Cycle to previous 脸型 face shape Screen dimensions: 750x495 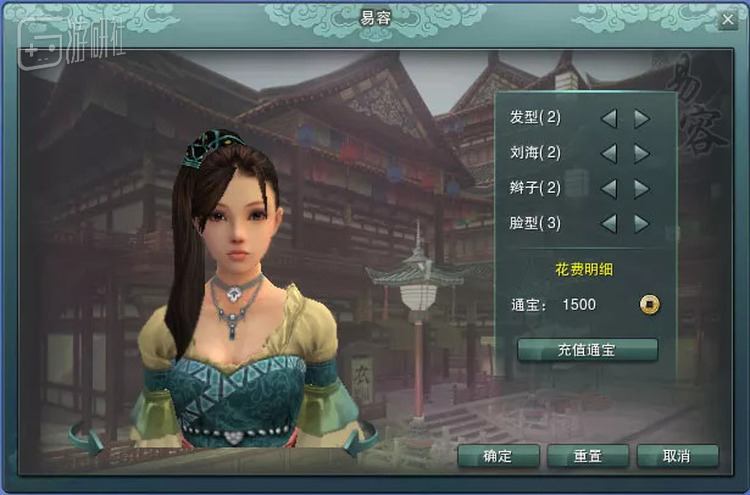tap(608, 223)
